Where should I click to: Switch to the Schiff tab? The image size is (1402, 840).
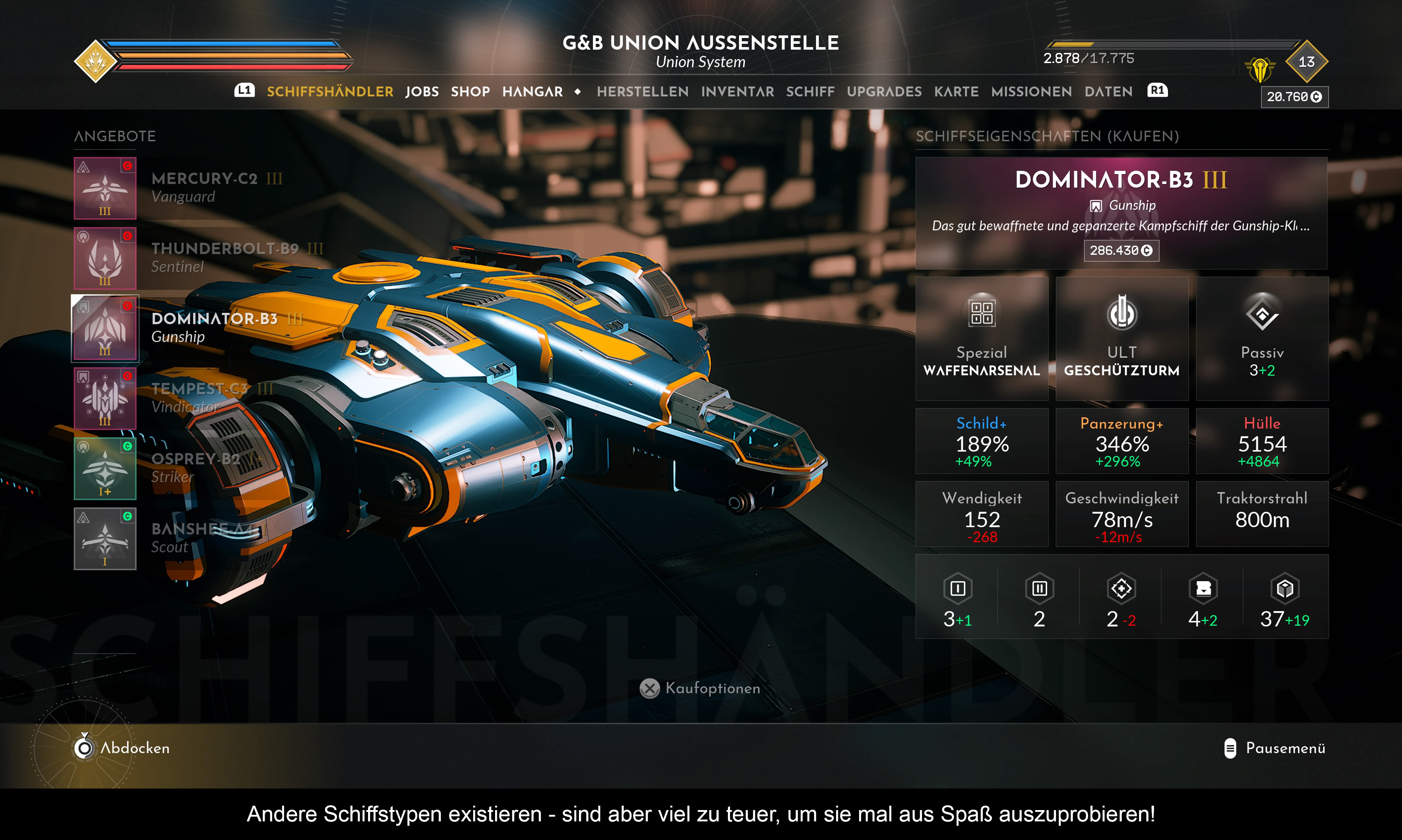(810, 92)
